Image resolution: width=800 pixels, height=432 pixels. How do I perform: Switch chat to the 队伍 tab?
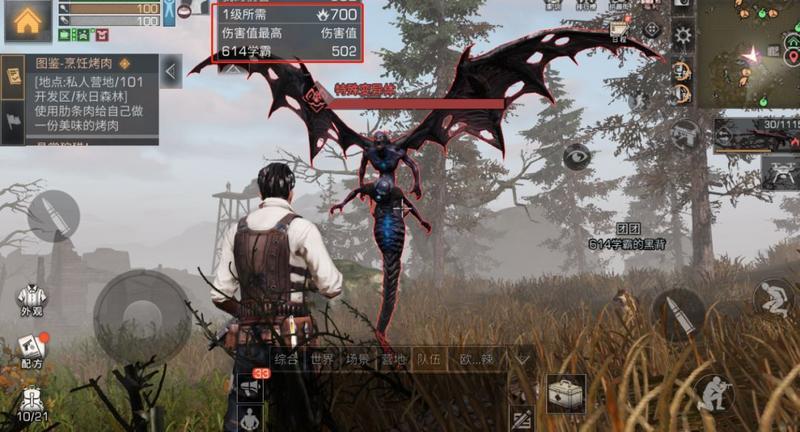(x=430, y=359)
